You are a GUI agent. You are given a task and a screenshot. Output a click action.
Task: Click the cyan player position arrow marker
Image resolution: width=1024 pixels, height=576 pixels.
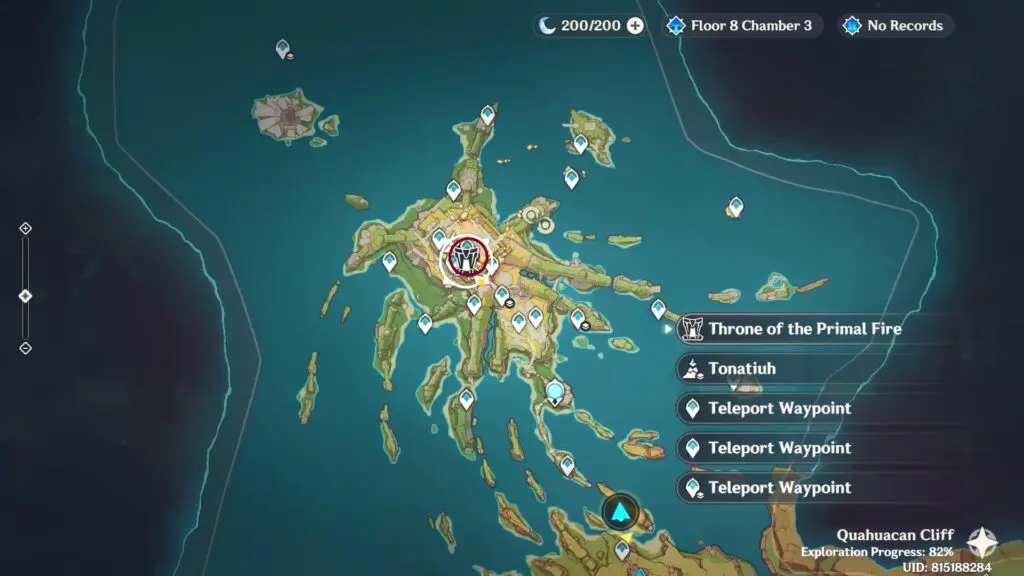[621, 514]
